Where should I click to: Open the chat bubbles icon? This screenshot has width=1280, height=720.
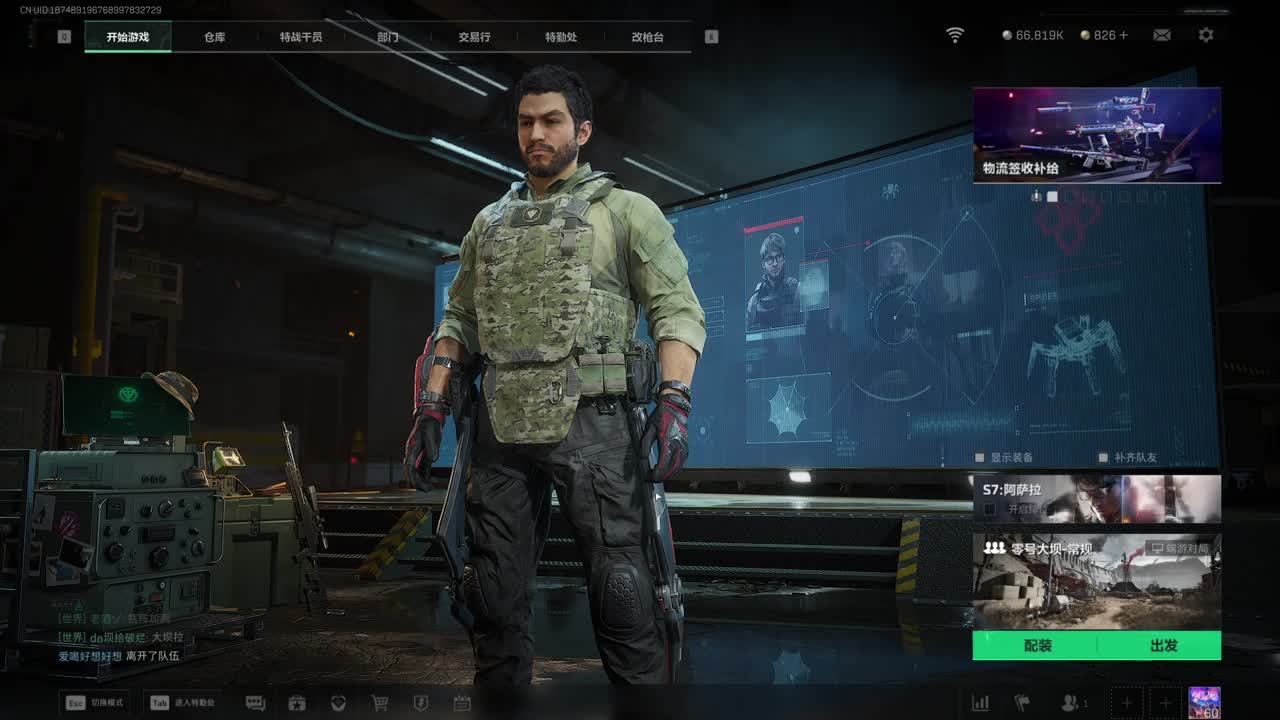tap(255, 703)
